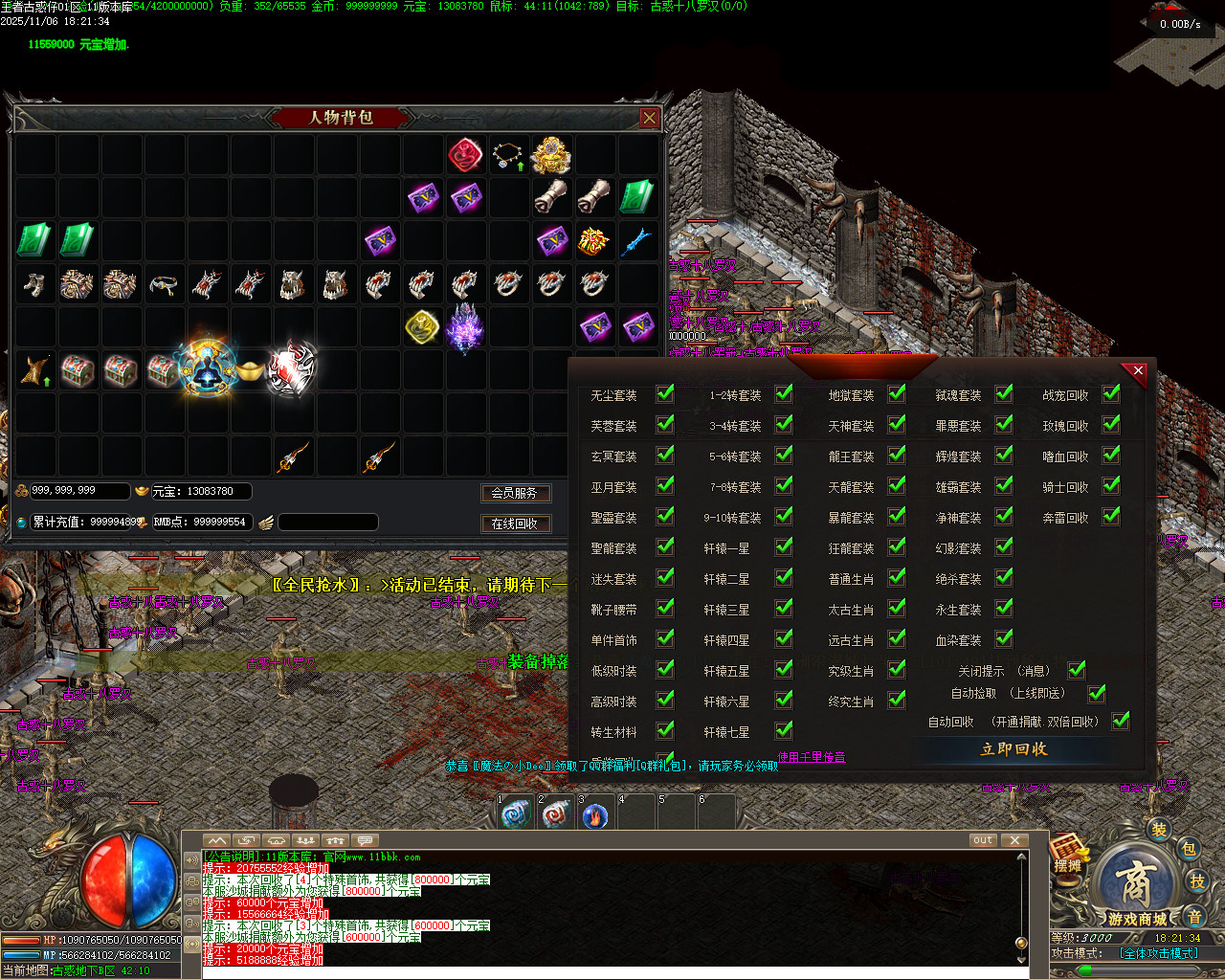Uncheck 1-2转套装 recycling option
1225x980 pixels.
(784, 394)
